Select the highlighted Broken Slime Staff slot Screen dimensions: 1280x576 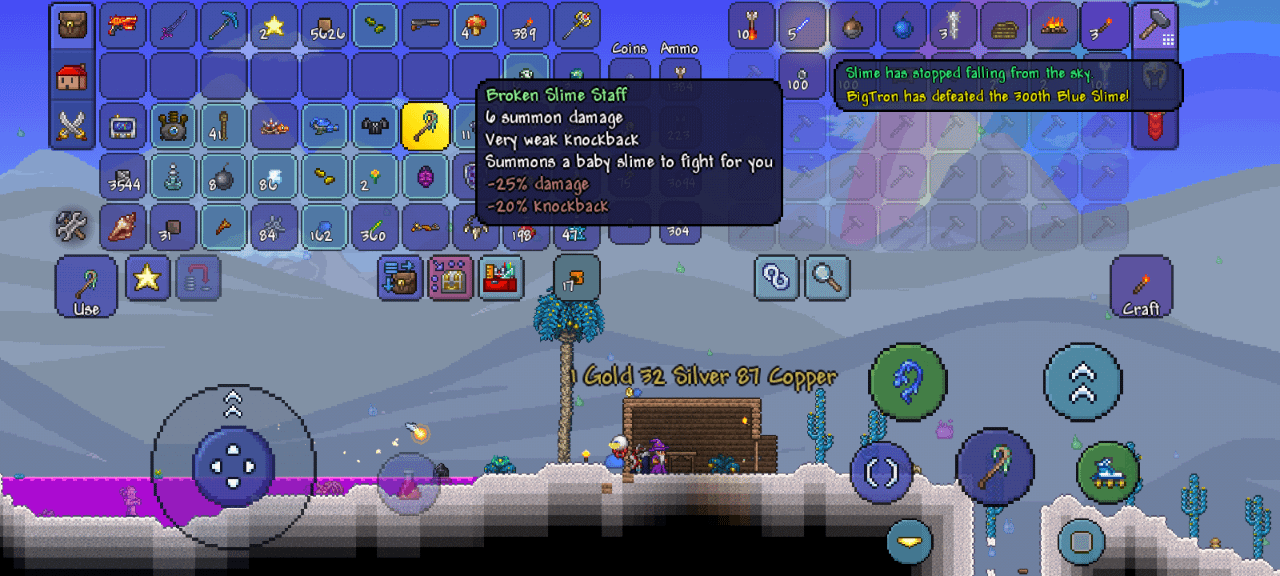click(425, 126)
